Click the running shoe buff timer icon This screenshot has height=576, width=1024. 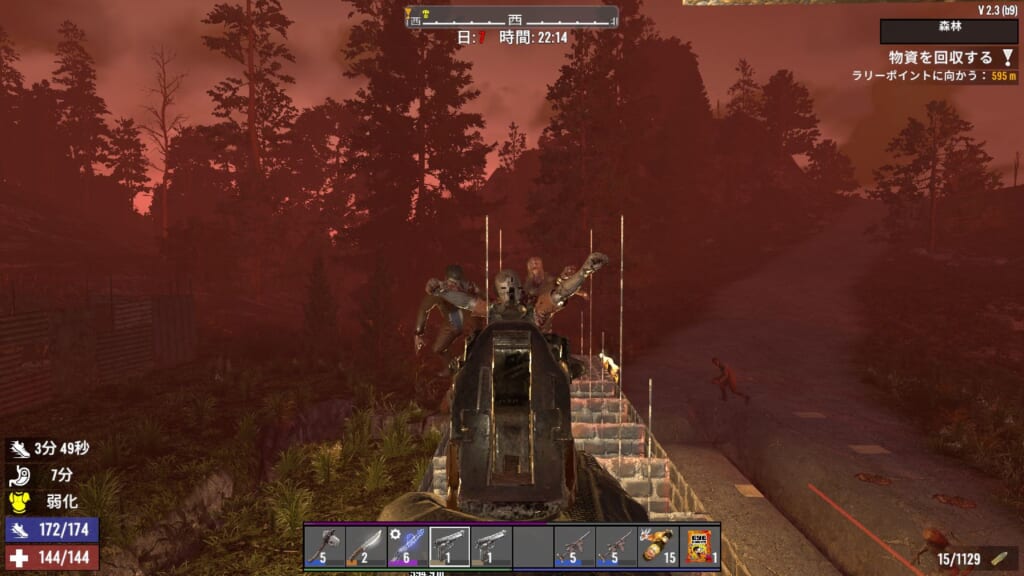click(x=21, y=451)
